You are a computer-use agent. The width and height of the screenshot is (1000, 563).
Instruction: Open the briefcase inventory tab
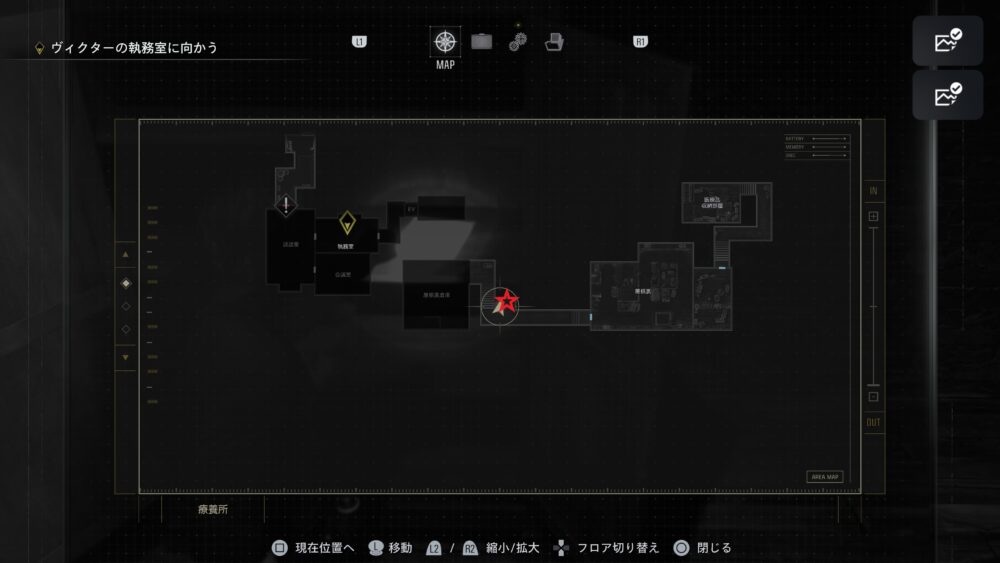pyautogui.click(x=482, y=42)
